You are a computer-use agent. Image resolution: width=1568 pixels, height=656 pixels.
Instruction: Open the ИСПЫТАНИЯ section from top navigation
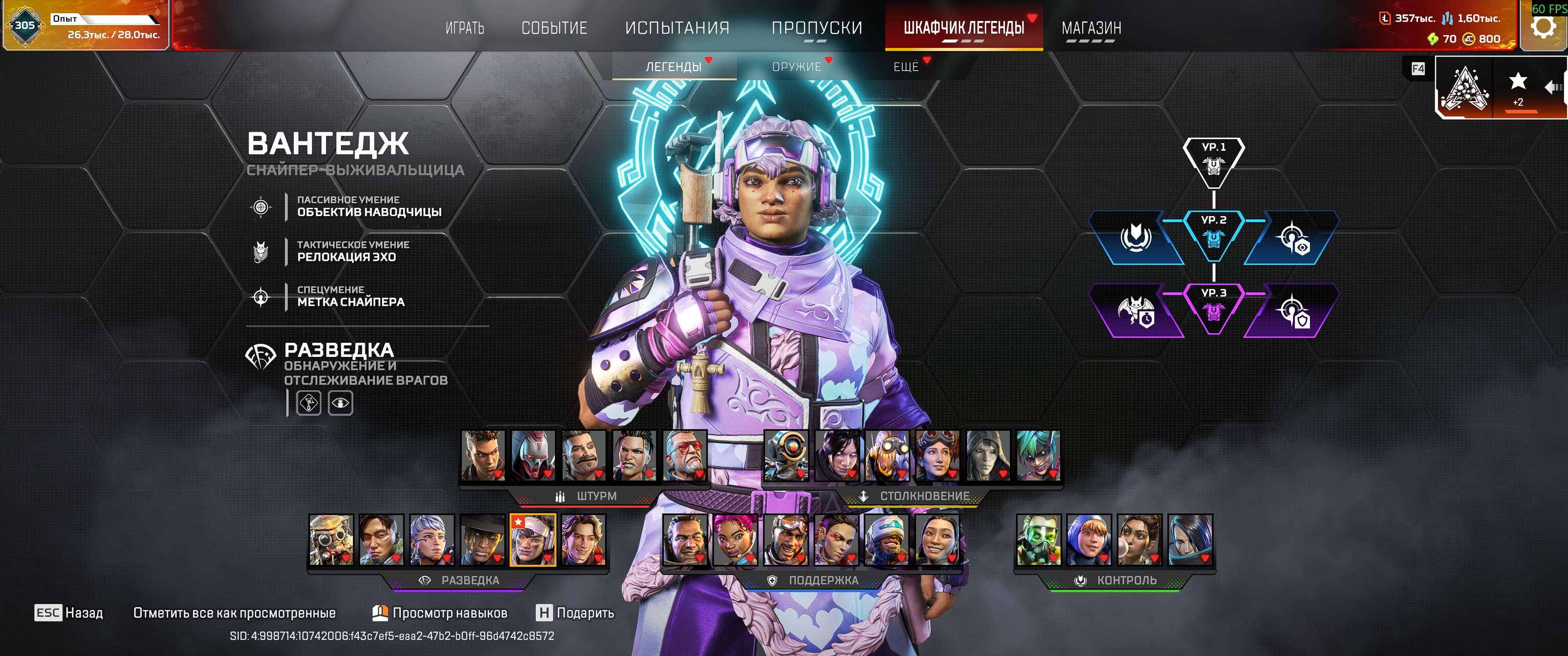point(677,27)
